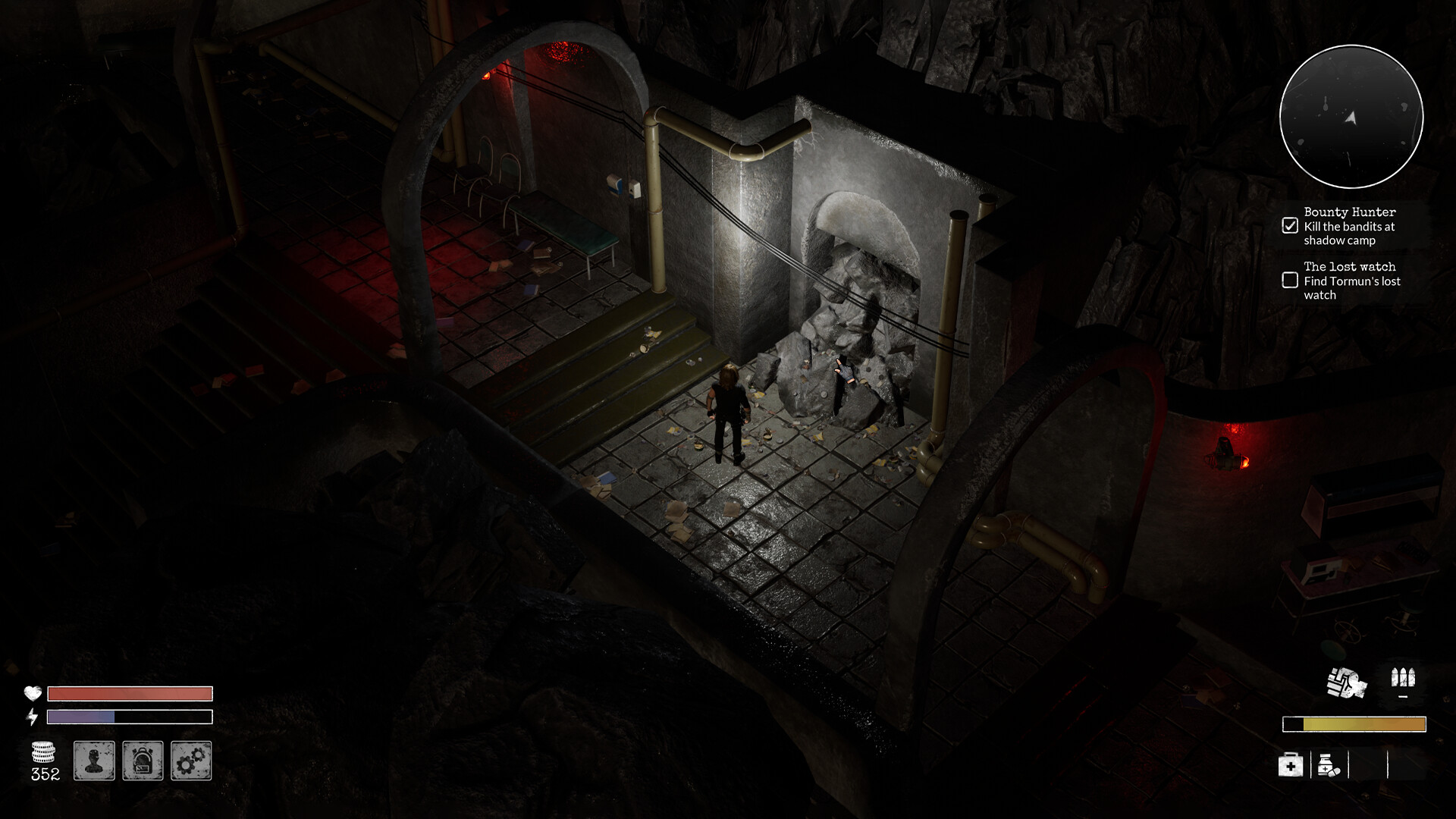Open the minimap for the full map
The height and width of the screenshot is (819, 1456).
(1351, 116)
